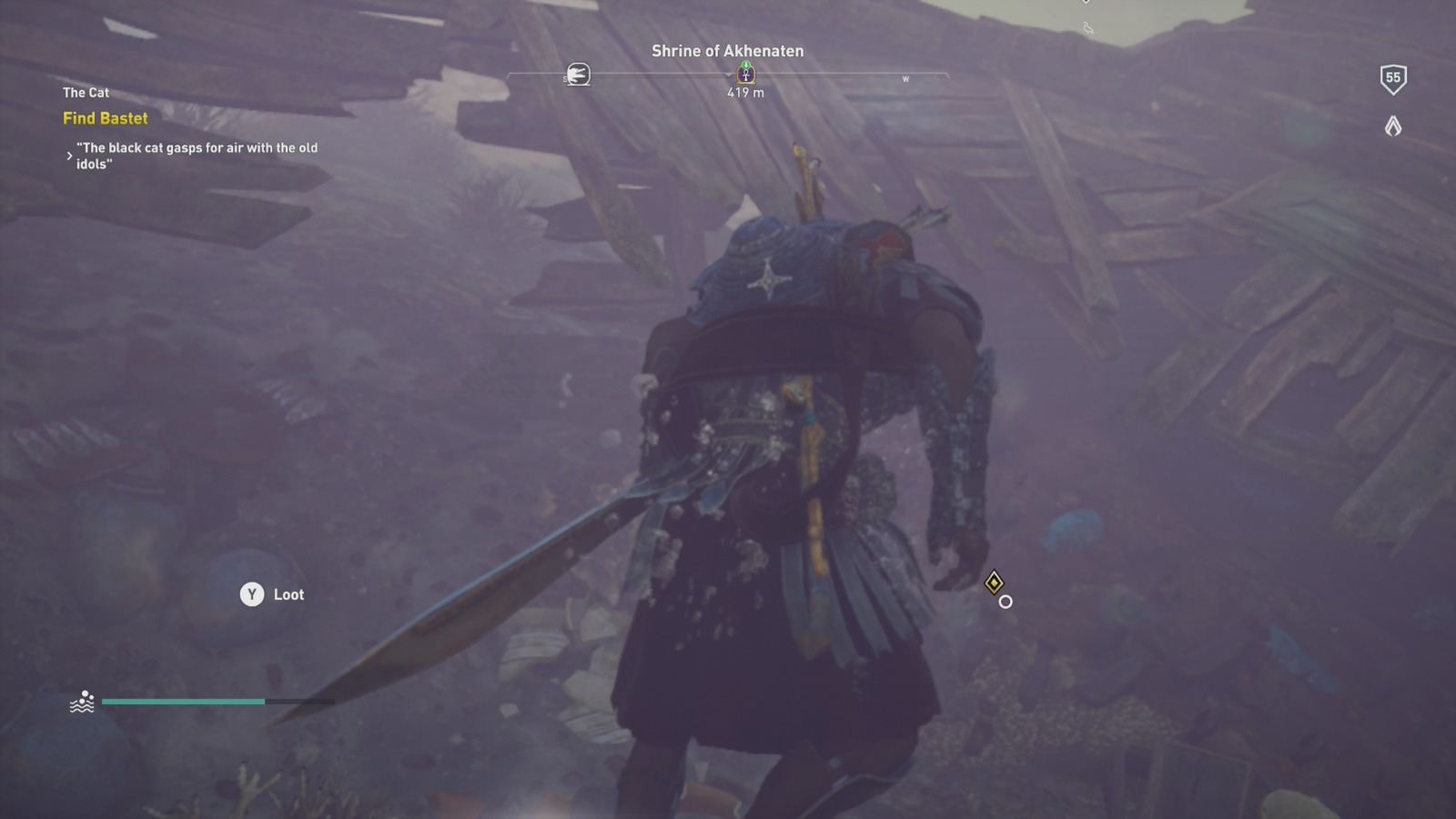Click the green objective arrow above the ankh marker
Image resolution: width=1456 pixels, height=819 pixels.
747,66
